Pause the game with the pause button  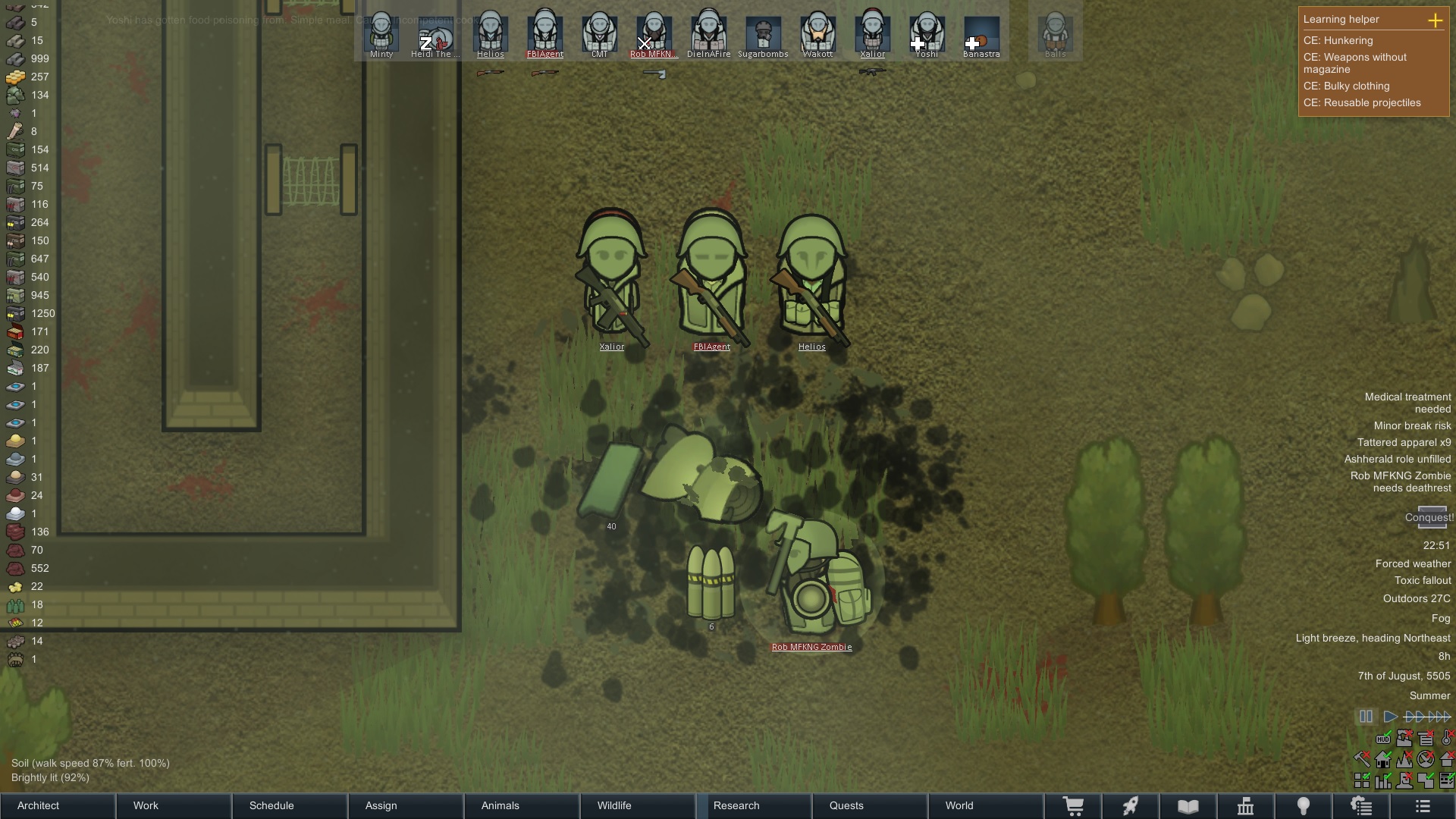pos(1366,717)
